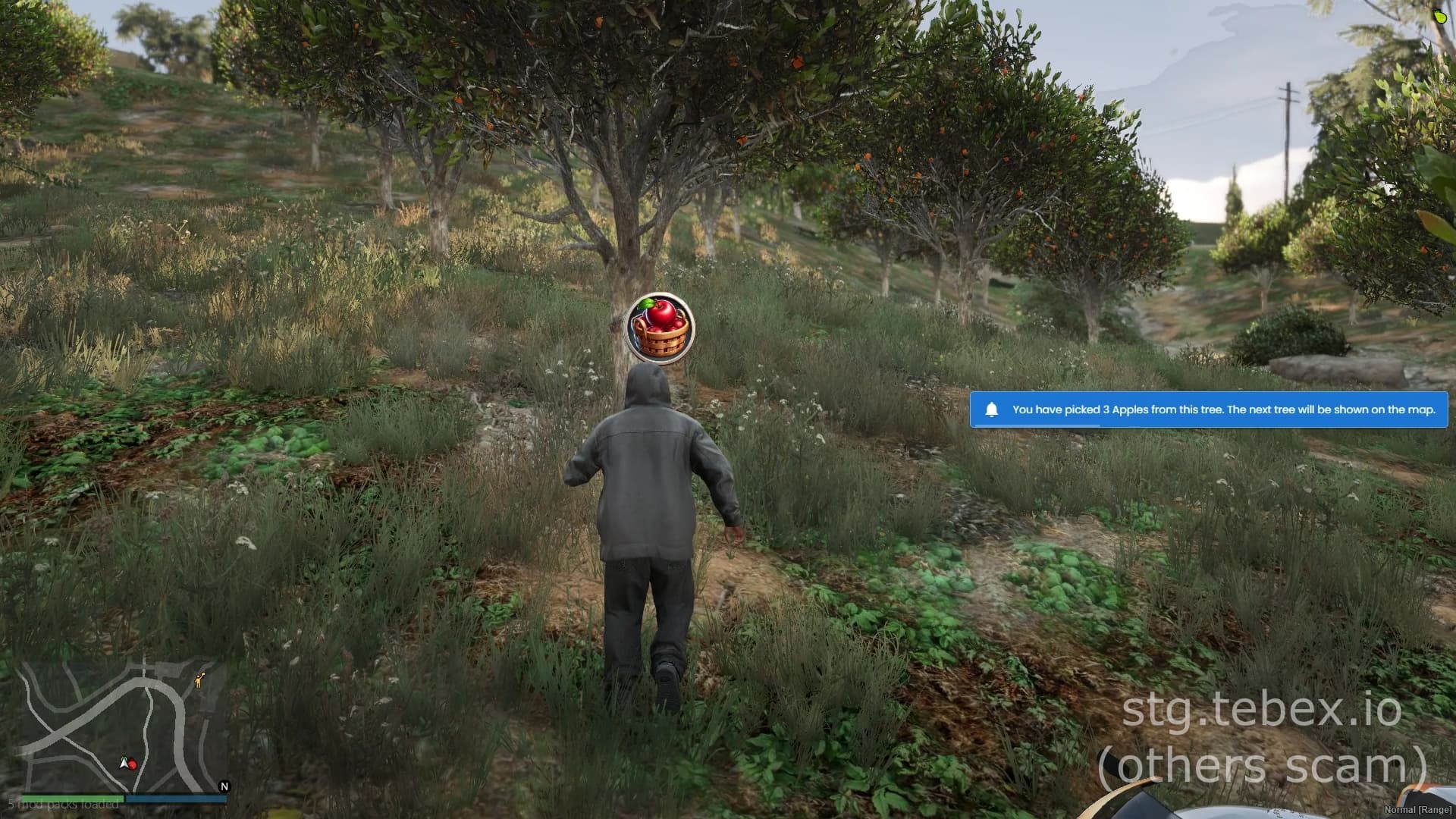Open the stg.tebex.io watermark link

[x=1261, y=711]
